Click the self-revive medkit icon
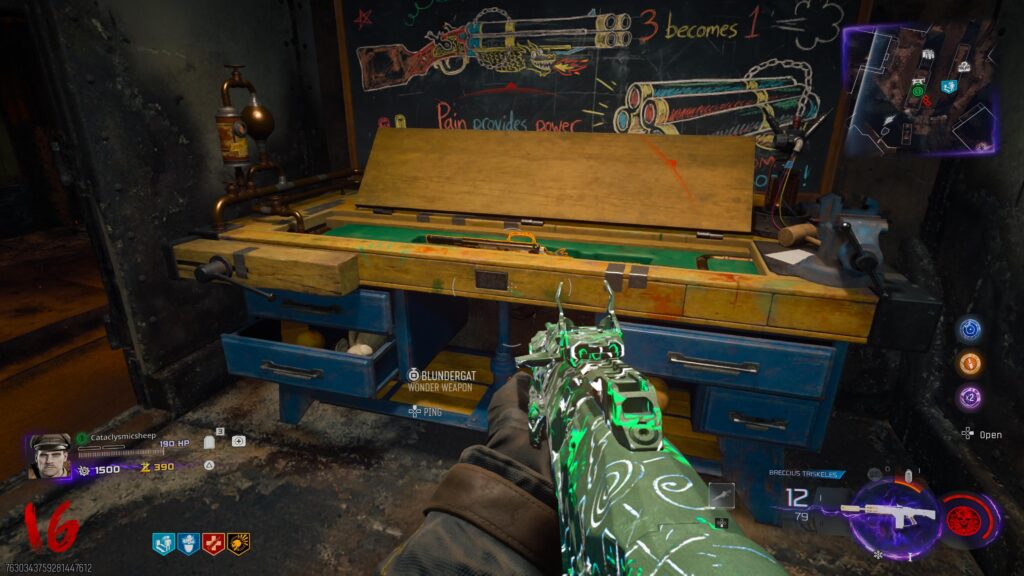Screen dimensions: 1024x576 239,440
